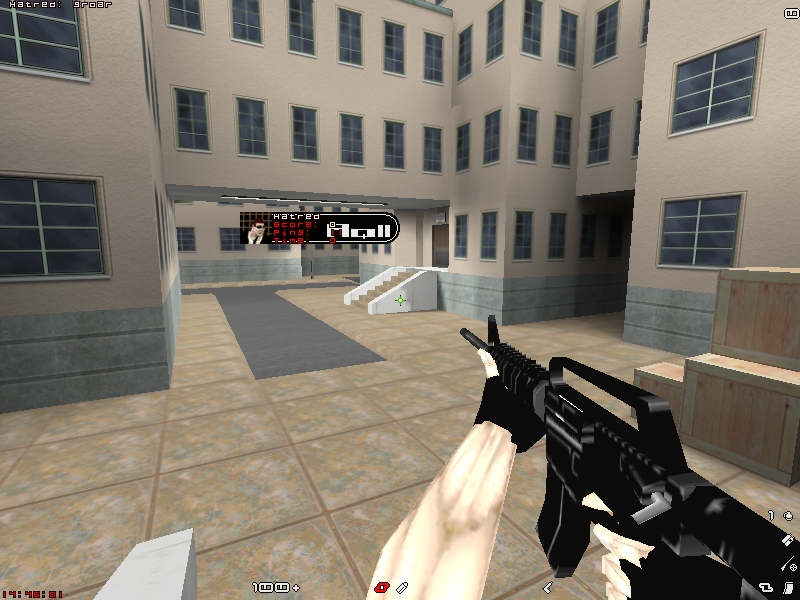Click the fire mode icon beside the magazine
Screen dimensions: 800x600
766,586
